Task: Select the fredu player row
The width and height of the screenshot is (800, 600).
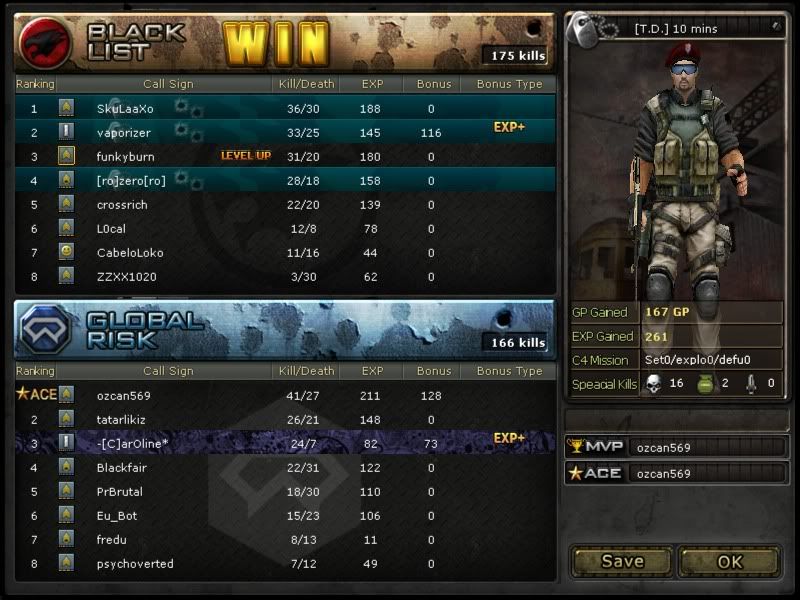Action: (285, 539)
